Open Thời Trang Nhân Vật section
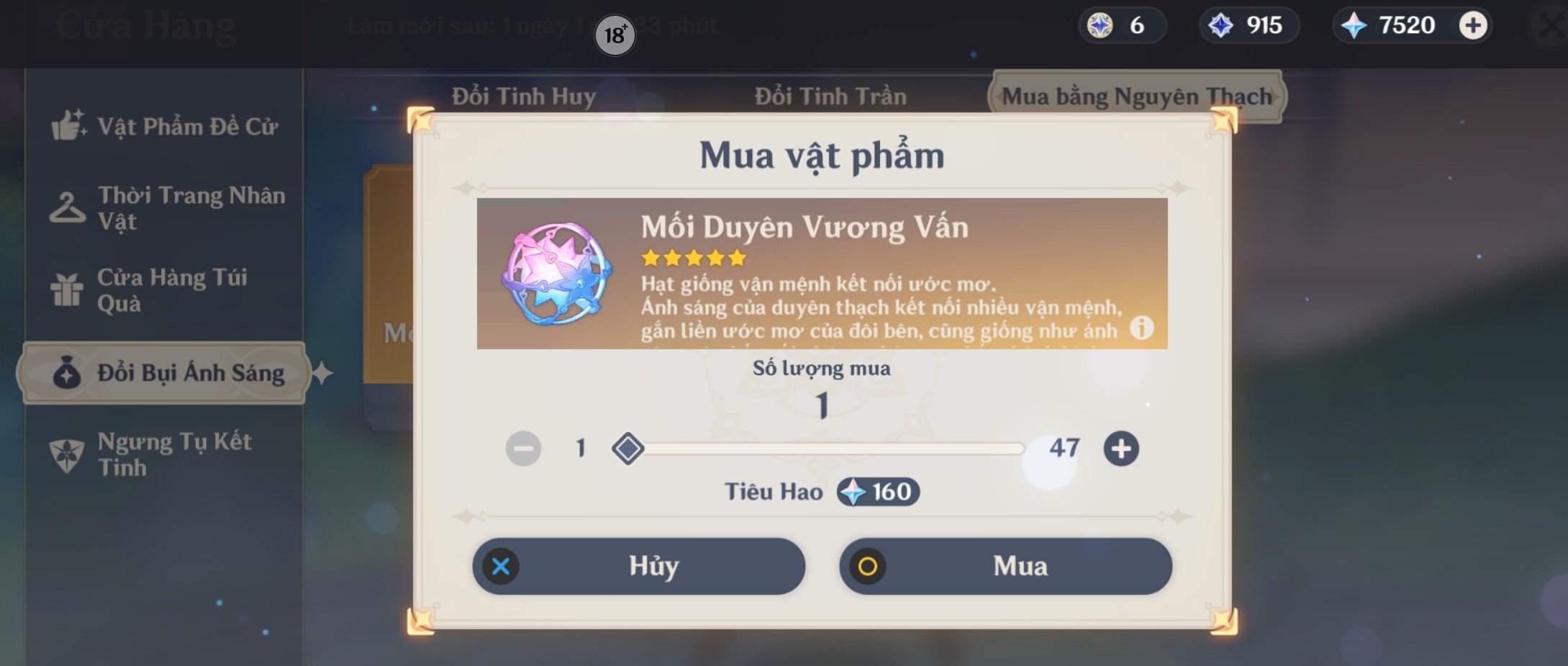This screenshot has height=666, width=1568. 69,207
